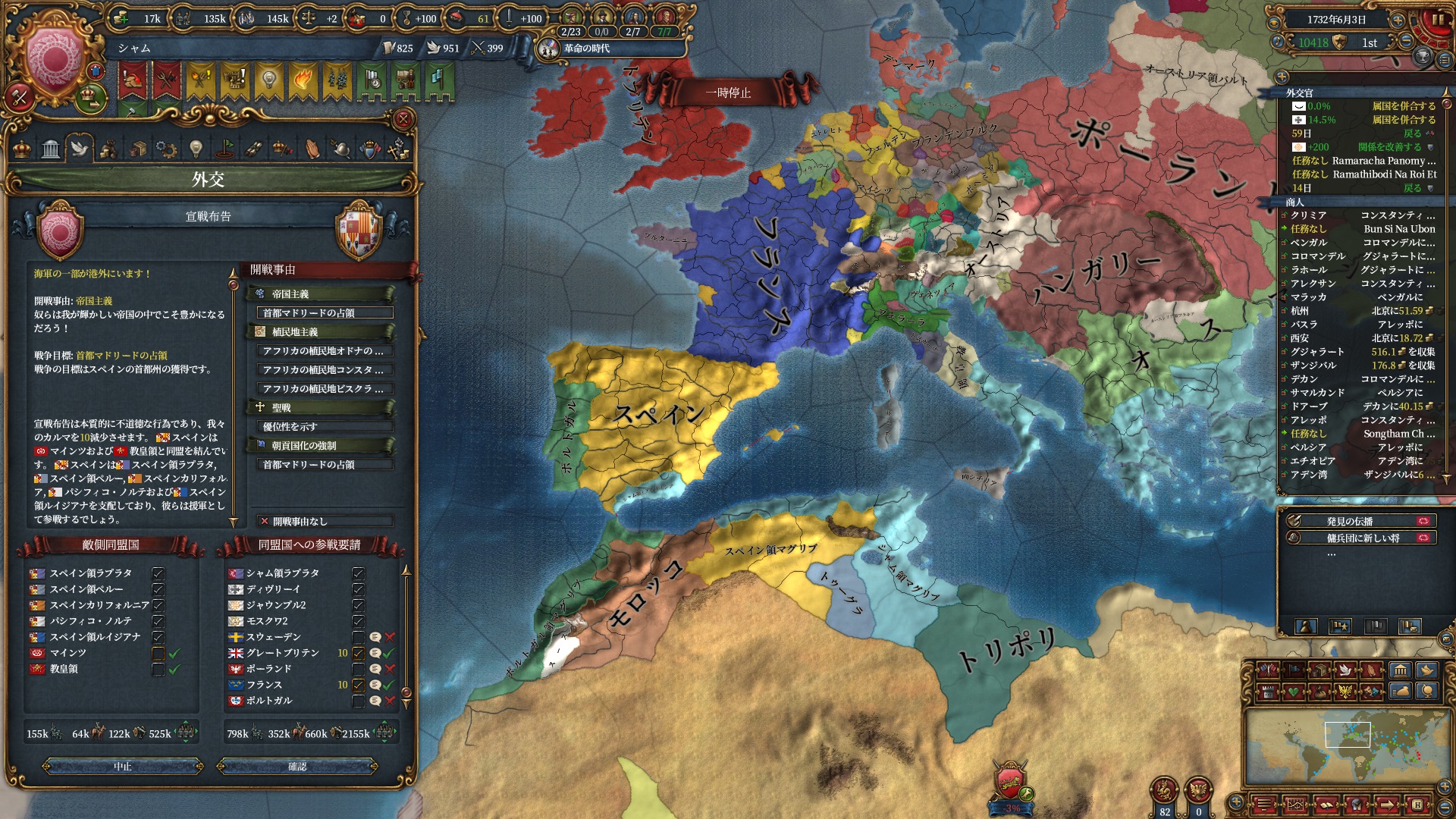Viewport: 1456px width, 819px height.
Task: Select the クリミア merchant row in outliner
Action: pyautogui.click(x=1357, y=215)
